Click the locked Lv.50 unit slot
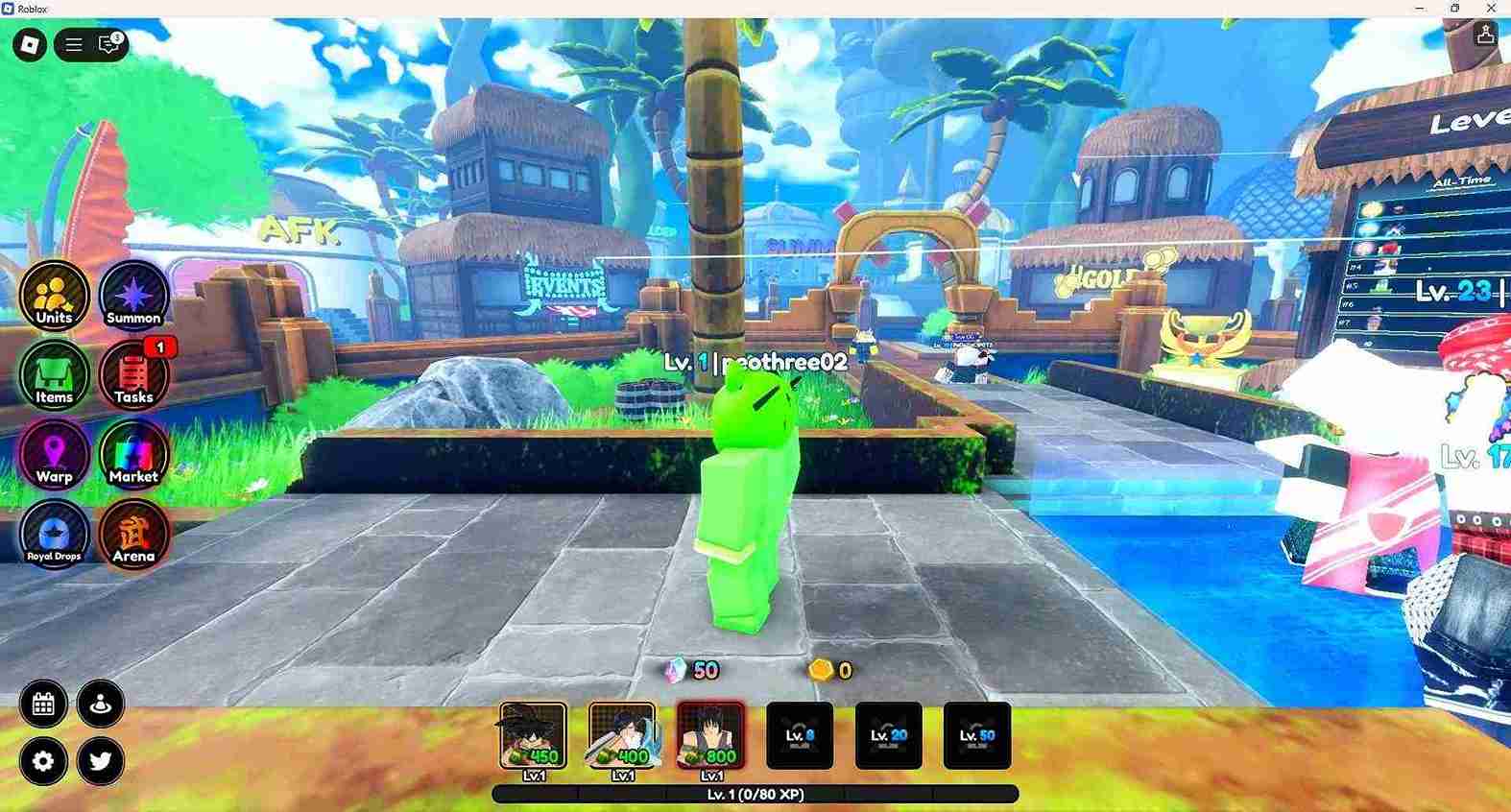The width and height of the screenshot is (1511, 812). click(977, 734)
